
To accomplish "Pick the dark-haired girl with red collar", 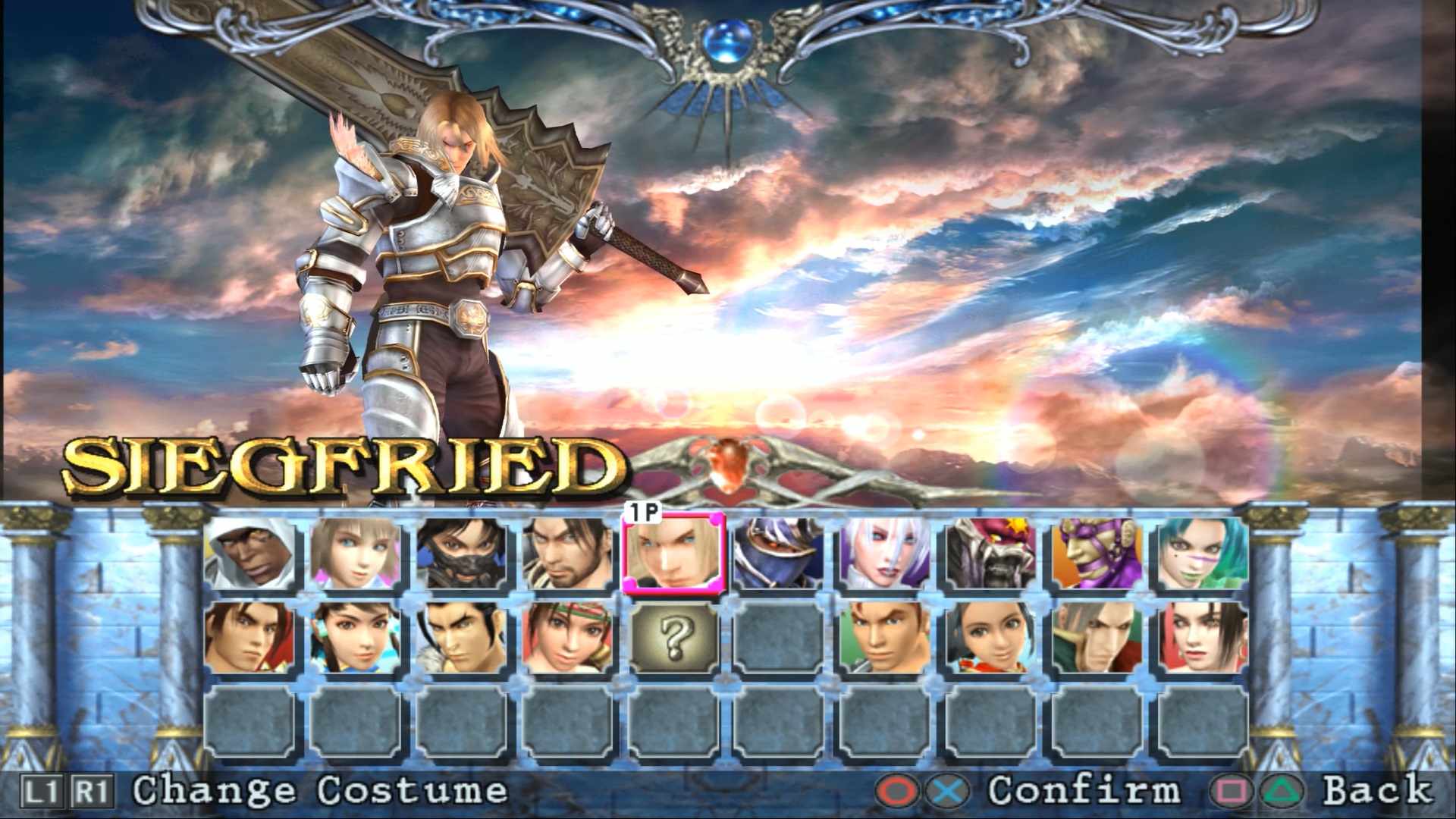I will (991, 638).
